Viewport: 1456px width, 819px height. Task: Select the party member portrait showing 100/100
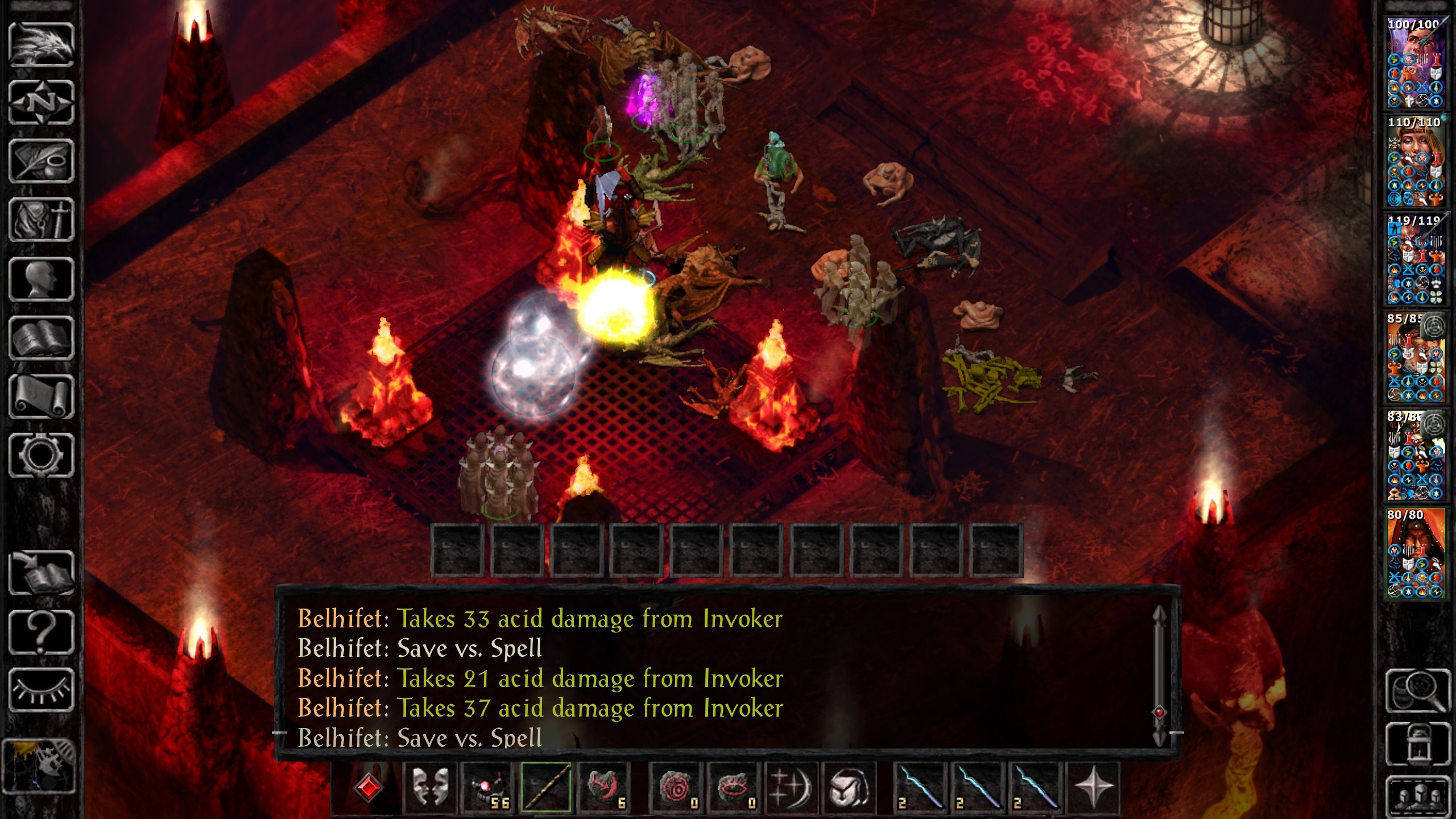(1415, 63)
